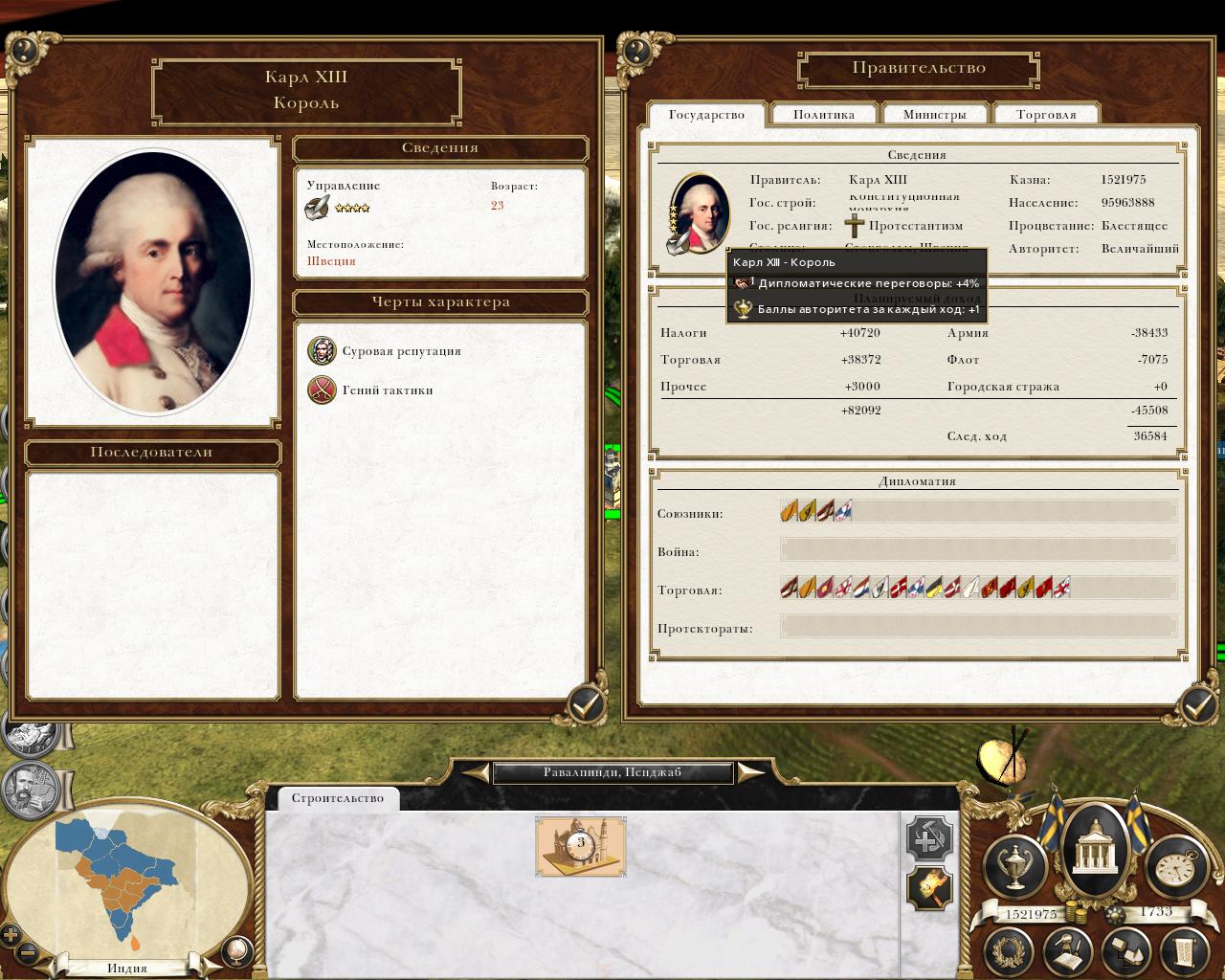Click the globe button beside the minimap
Screen dimensions: 1225x980
[235, 949]
